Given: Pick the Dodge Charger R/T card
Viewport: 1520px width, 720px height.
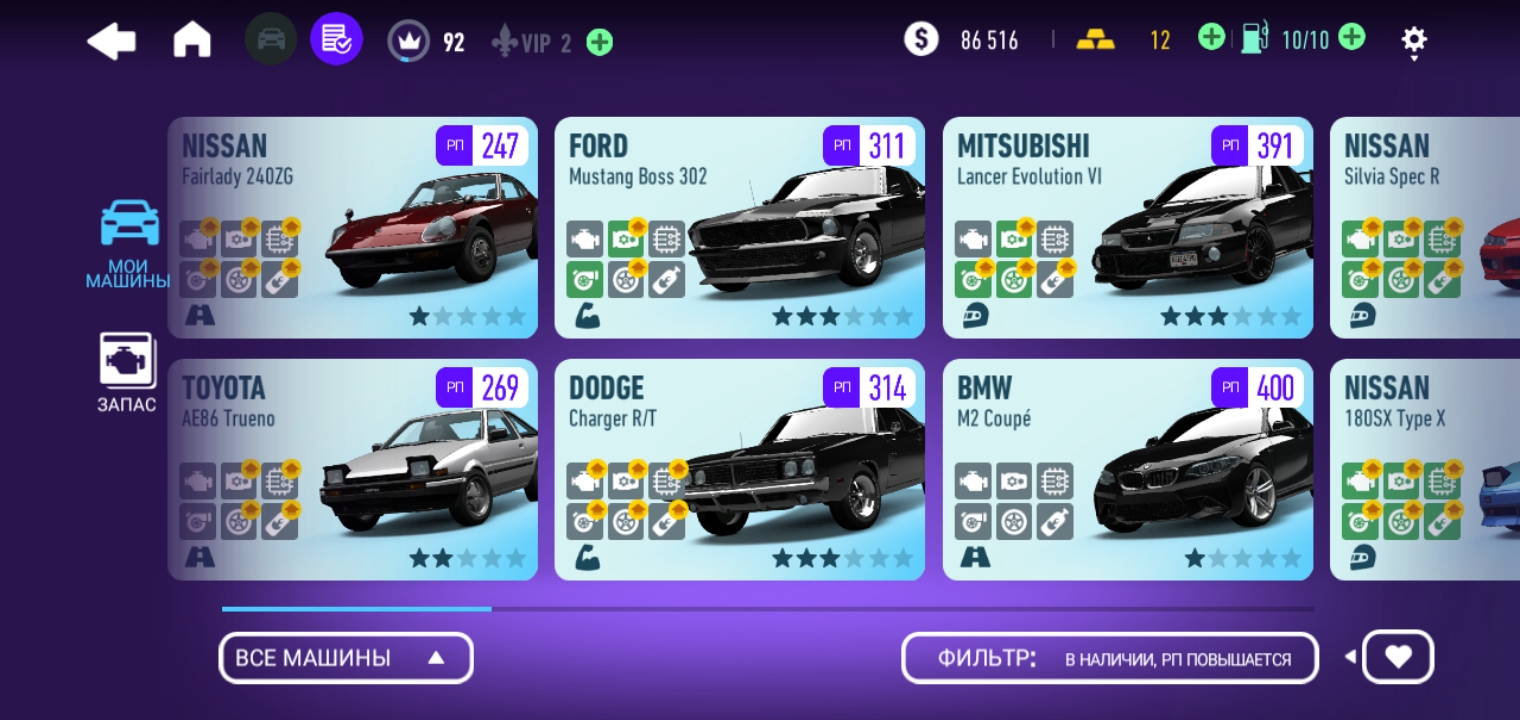Looking at the screenshot, I should (739, 470).
